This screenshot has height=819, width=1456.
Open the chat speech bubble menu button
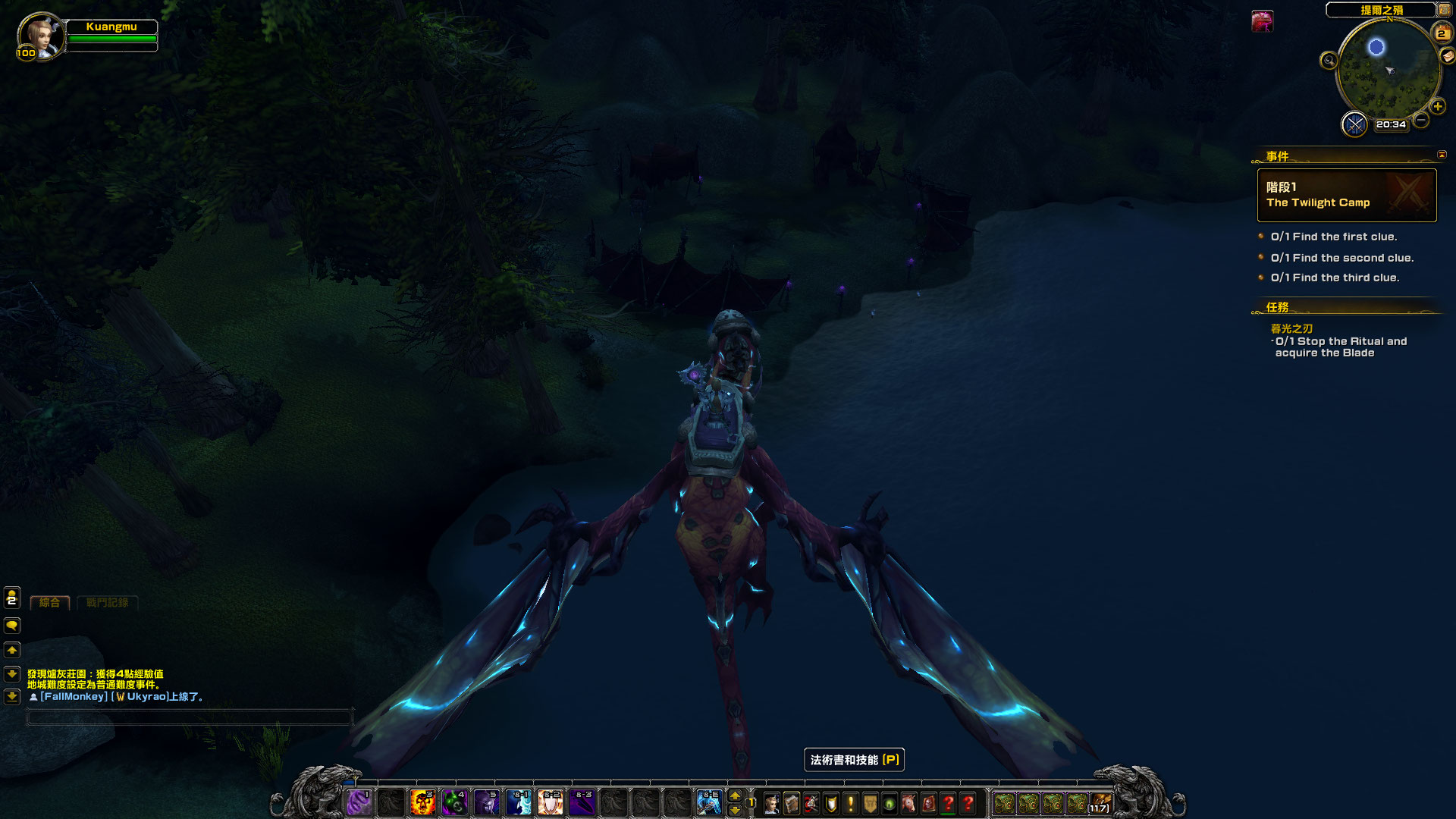[12, 626]
